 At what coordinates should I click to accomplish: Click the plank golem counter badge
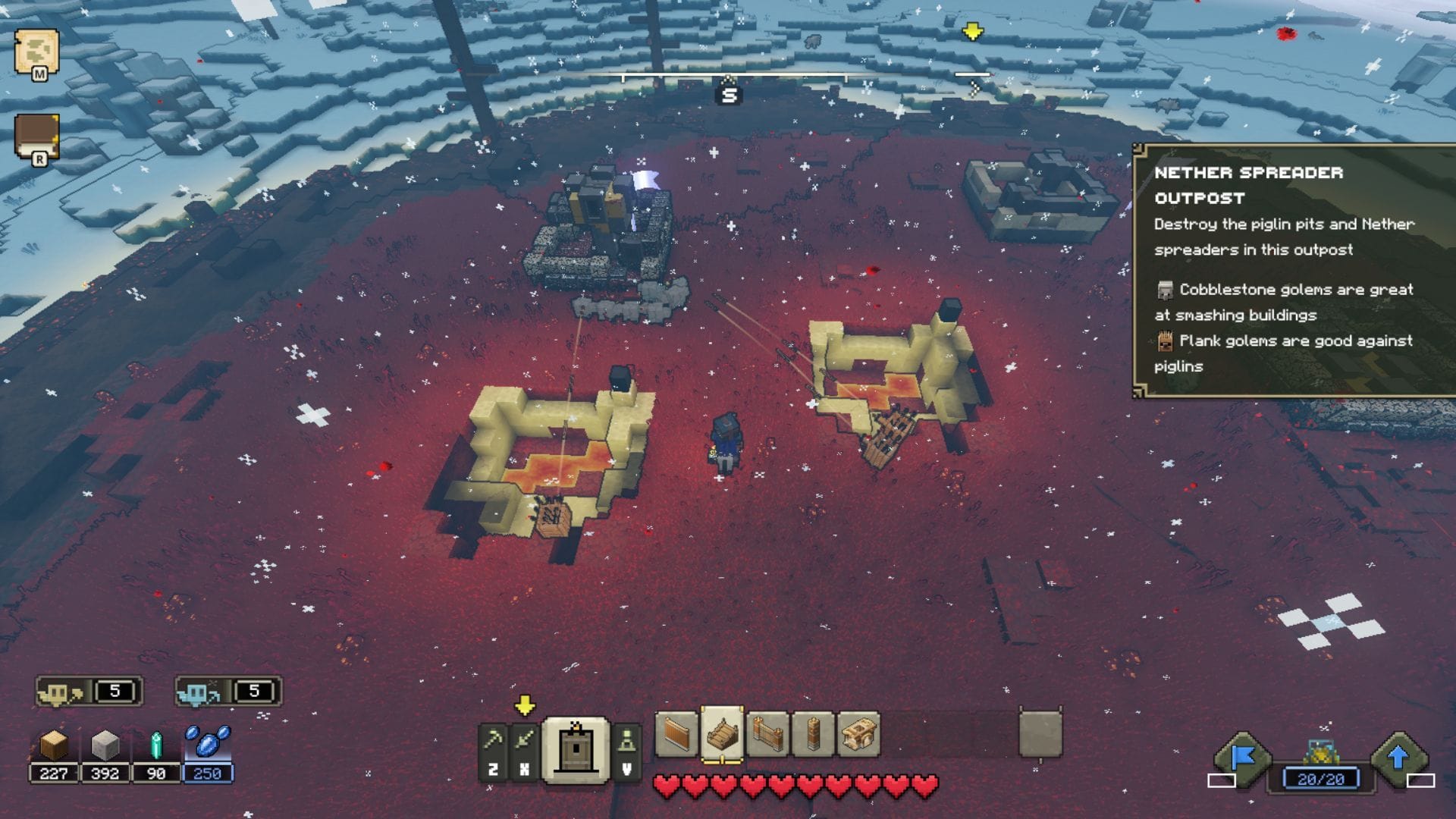tap(89, 691)
